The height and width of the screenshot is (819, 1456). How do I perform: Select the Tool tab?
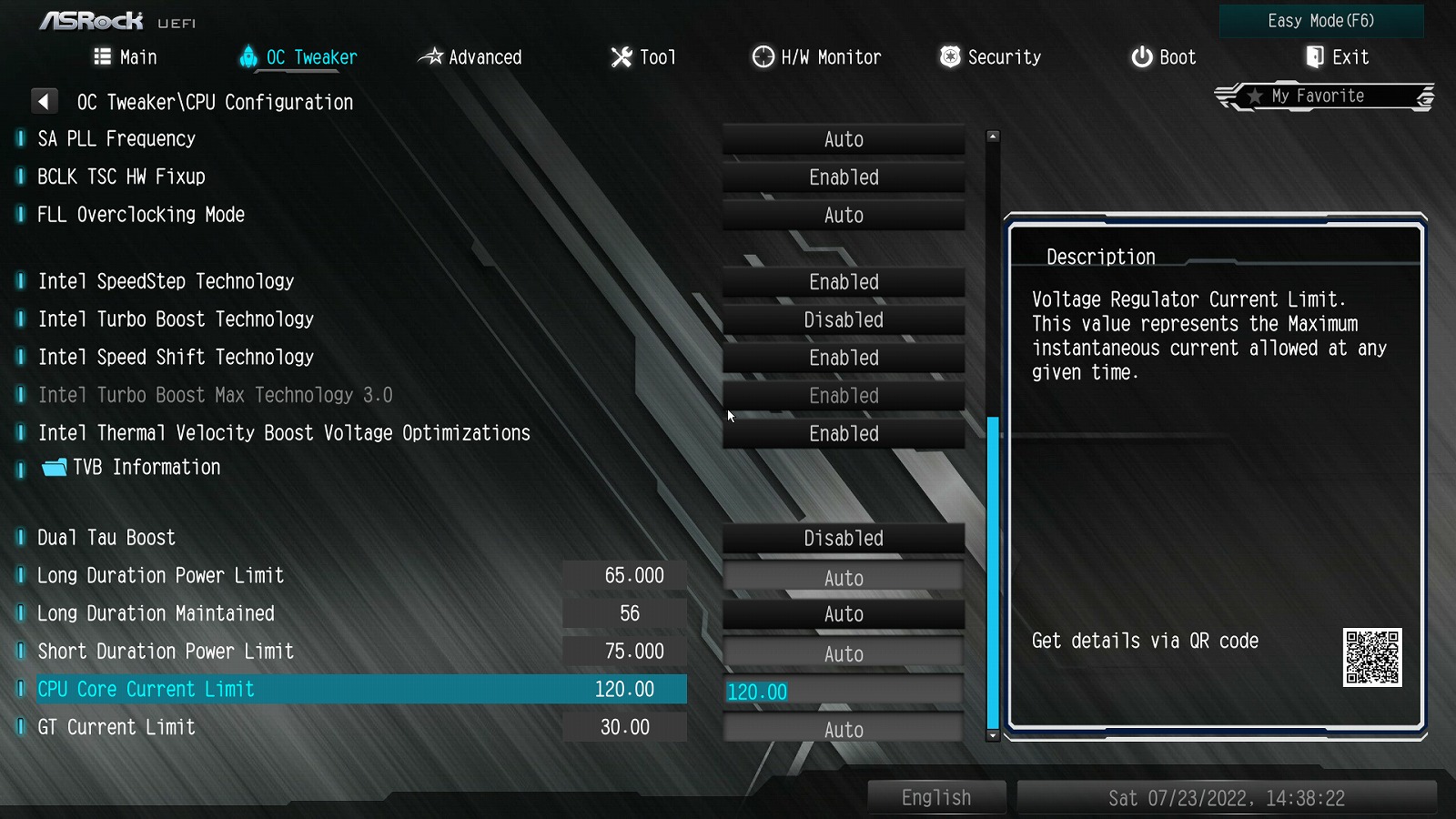click(643, 57)
